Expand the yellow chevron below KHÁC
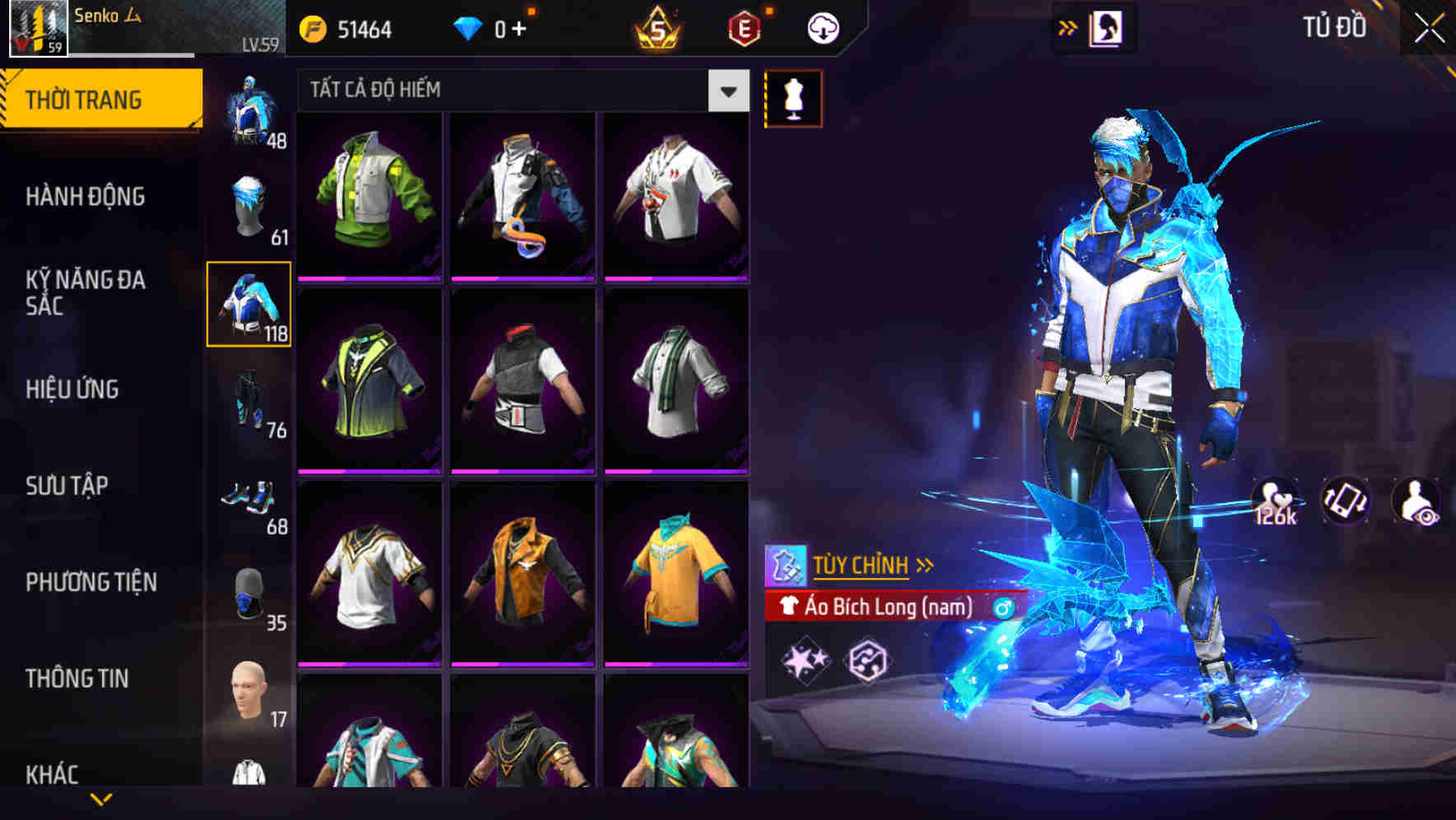The image size is (1456, 820). click(x=101, y=798)
